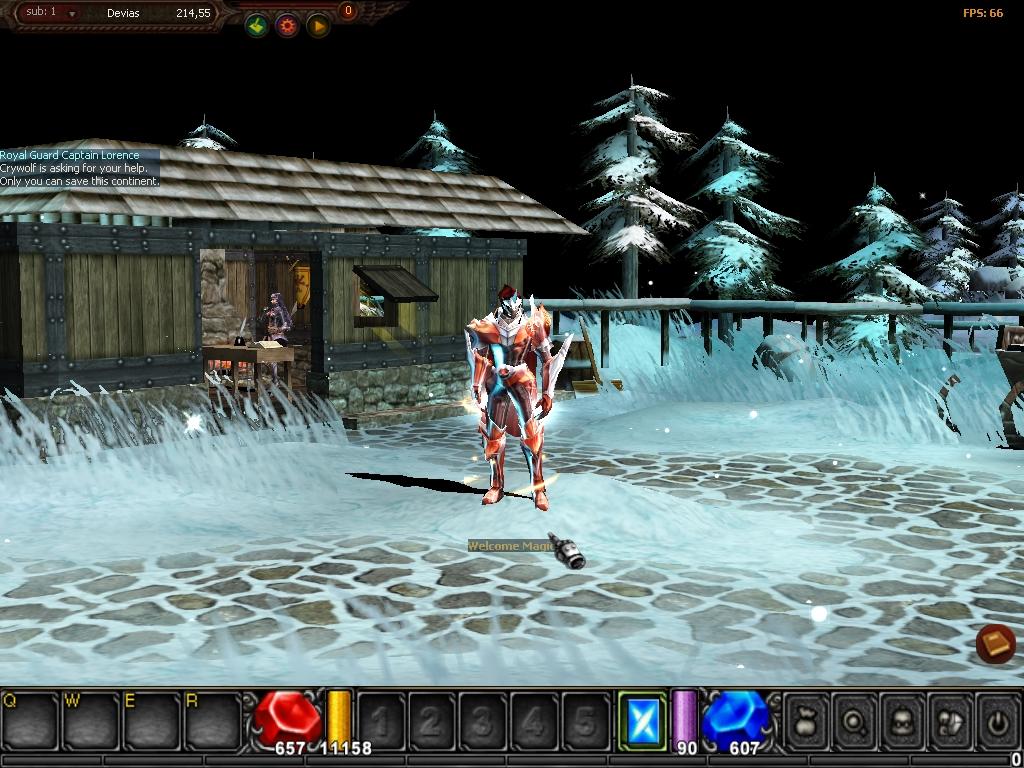Open the red book icon

pos(995,643)
